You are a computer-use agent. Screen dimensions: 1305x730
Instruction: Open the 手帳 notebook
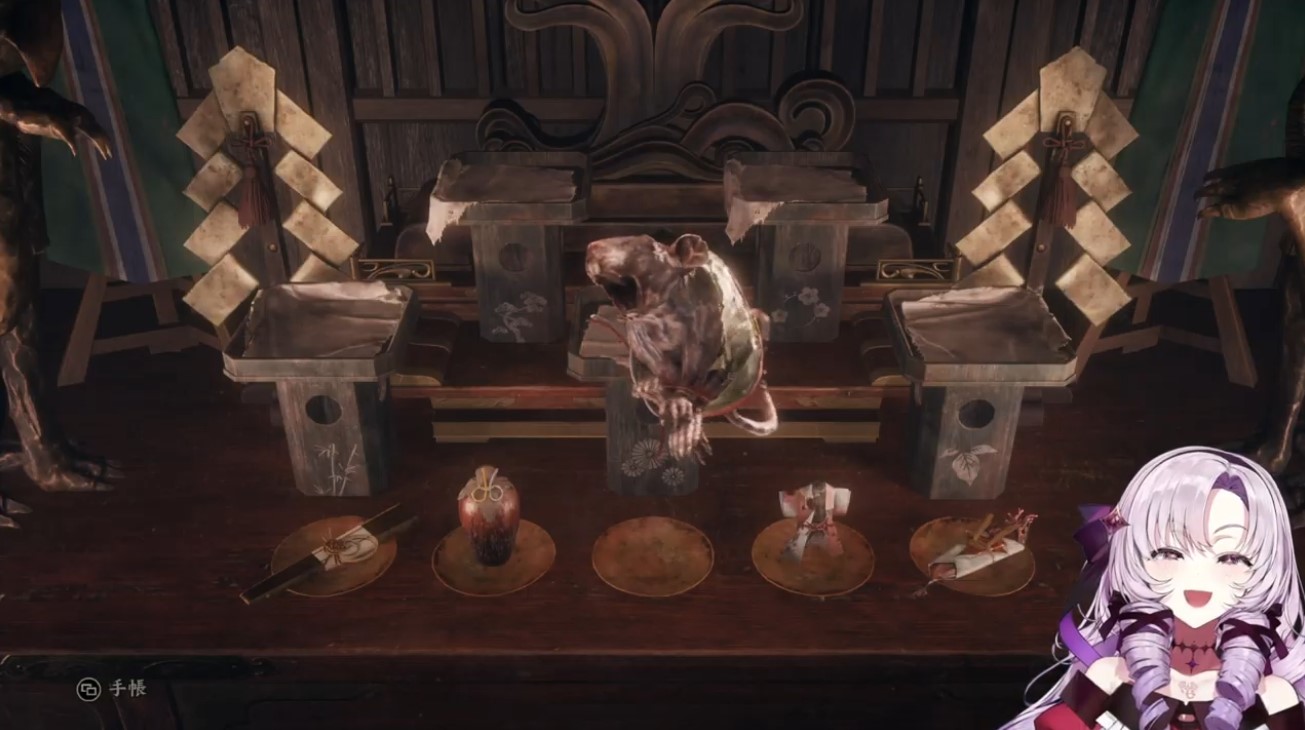tap(112, 689)
